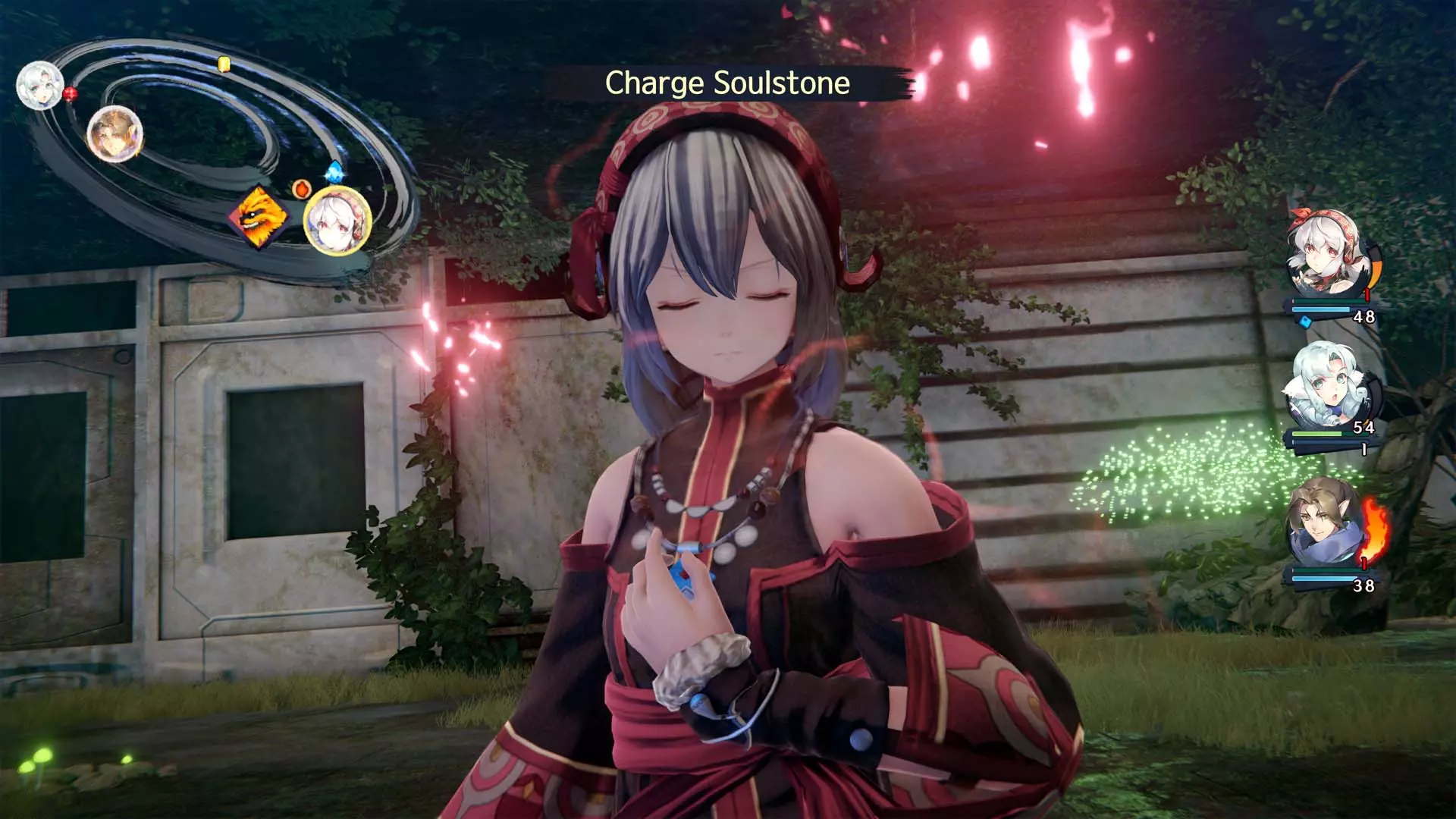Screen dimensions: 1456x819
Task: Click the green HP bar of the middle party member
Action: pos(1316,433)
